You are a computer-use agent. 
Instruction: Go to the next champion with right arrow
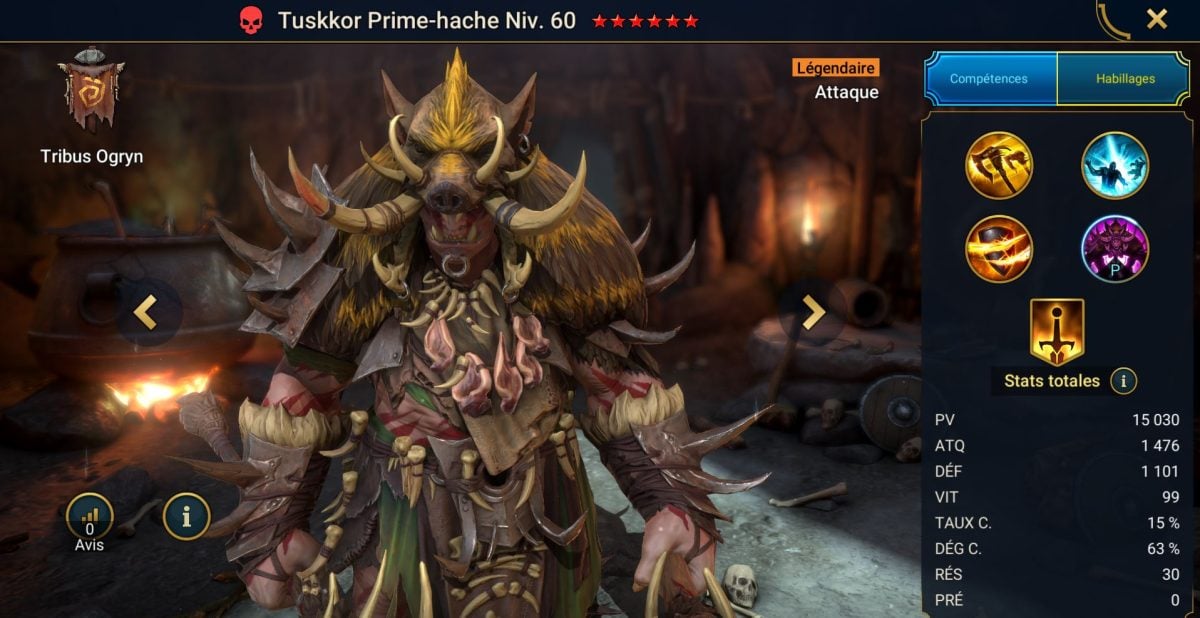(x=814, y=313)
